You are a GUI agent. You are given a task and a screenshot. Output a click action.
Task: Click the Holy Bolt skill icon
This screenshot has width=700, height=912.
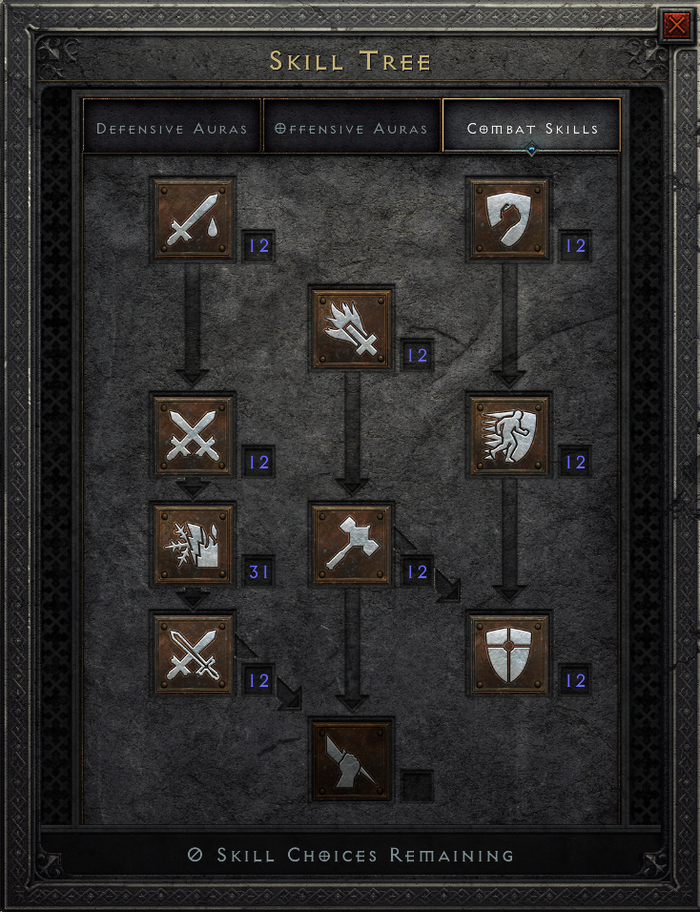[351, 327]
